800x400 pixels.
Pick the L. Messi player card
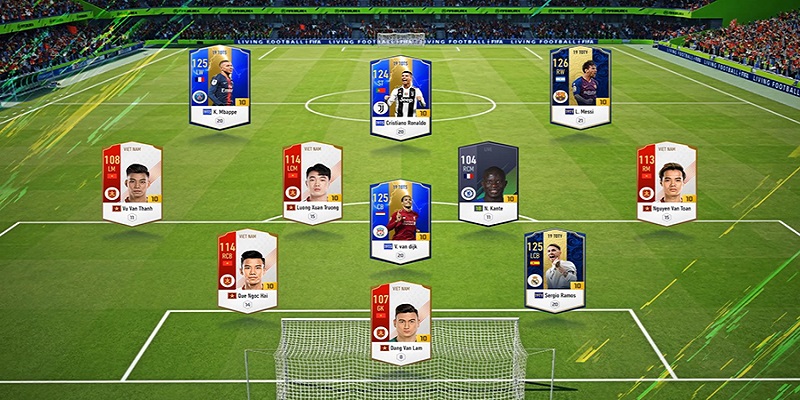[580, 87]
